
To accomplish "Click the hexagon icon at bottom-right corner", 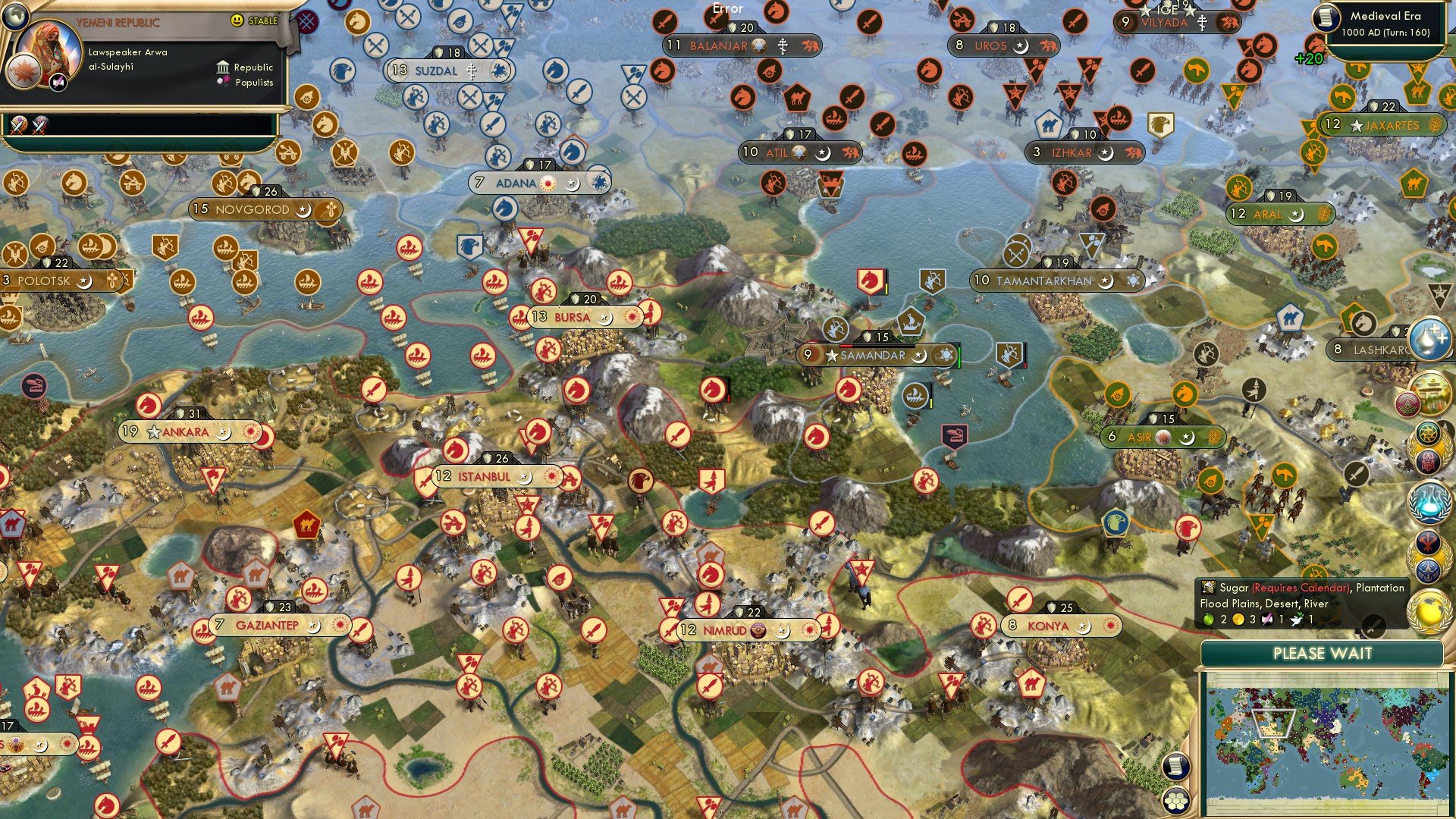I will [x=1175, y=800].
